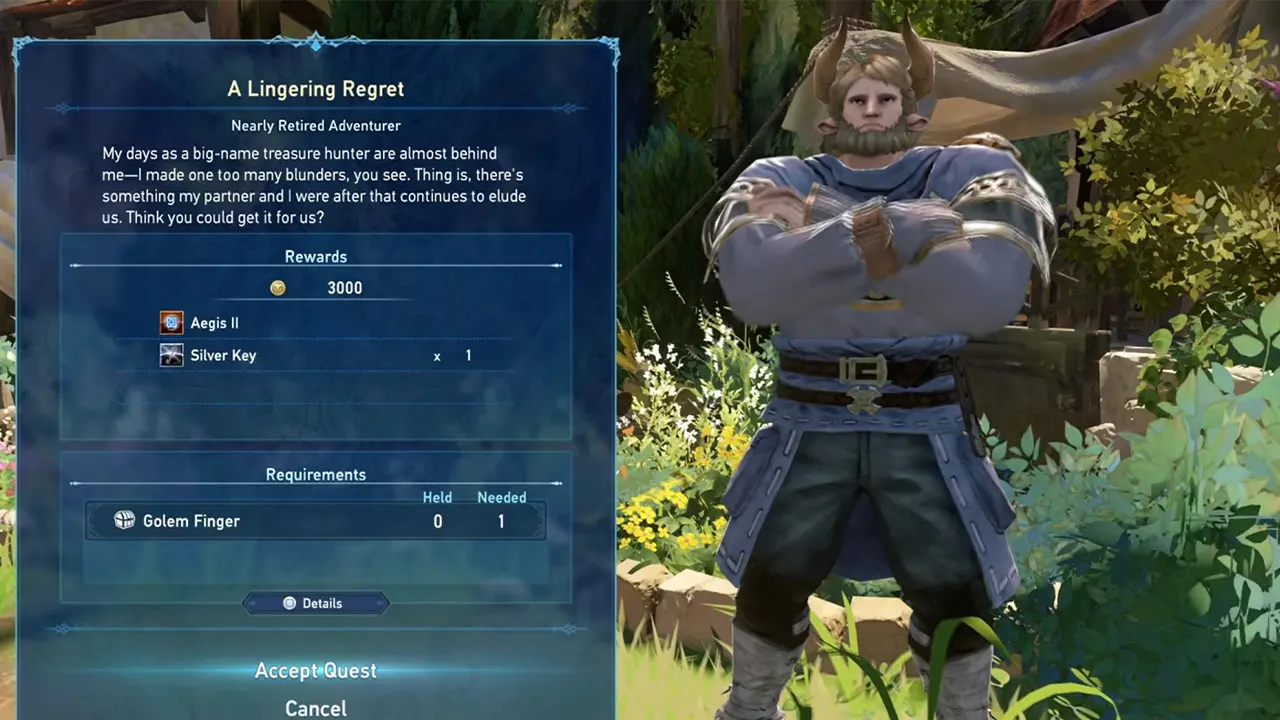Click the Held column header
Screen dimensions: 1280x720
coord(437,497)
